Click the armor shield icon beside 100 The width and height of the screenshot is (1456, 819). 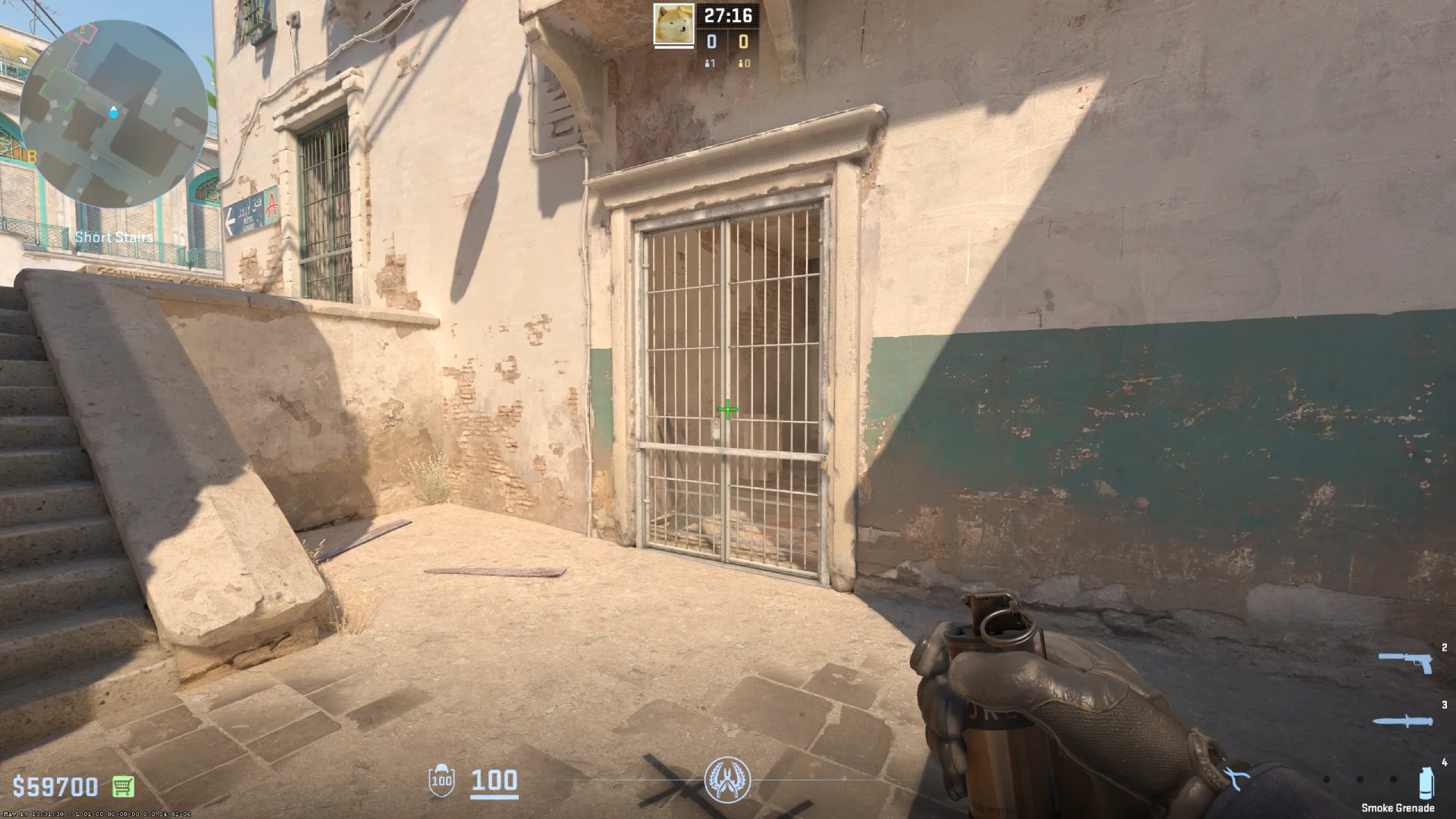click(442, 781)
